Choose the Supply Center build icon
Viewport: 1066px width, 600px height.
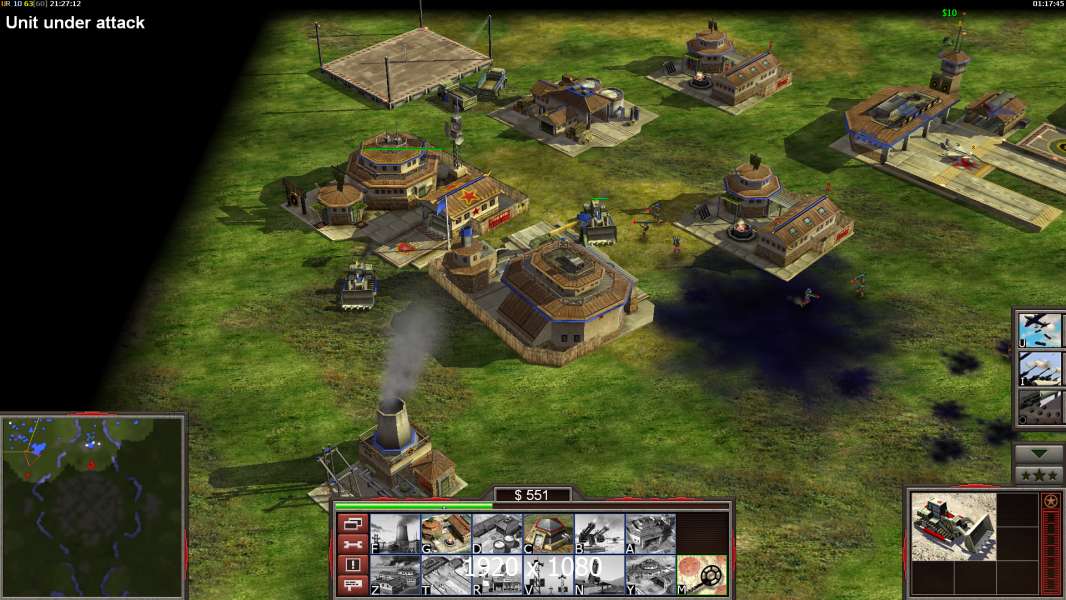(x=497, y=533)
